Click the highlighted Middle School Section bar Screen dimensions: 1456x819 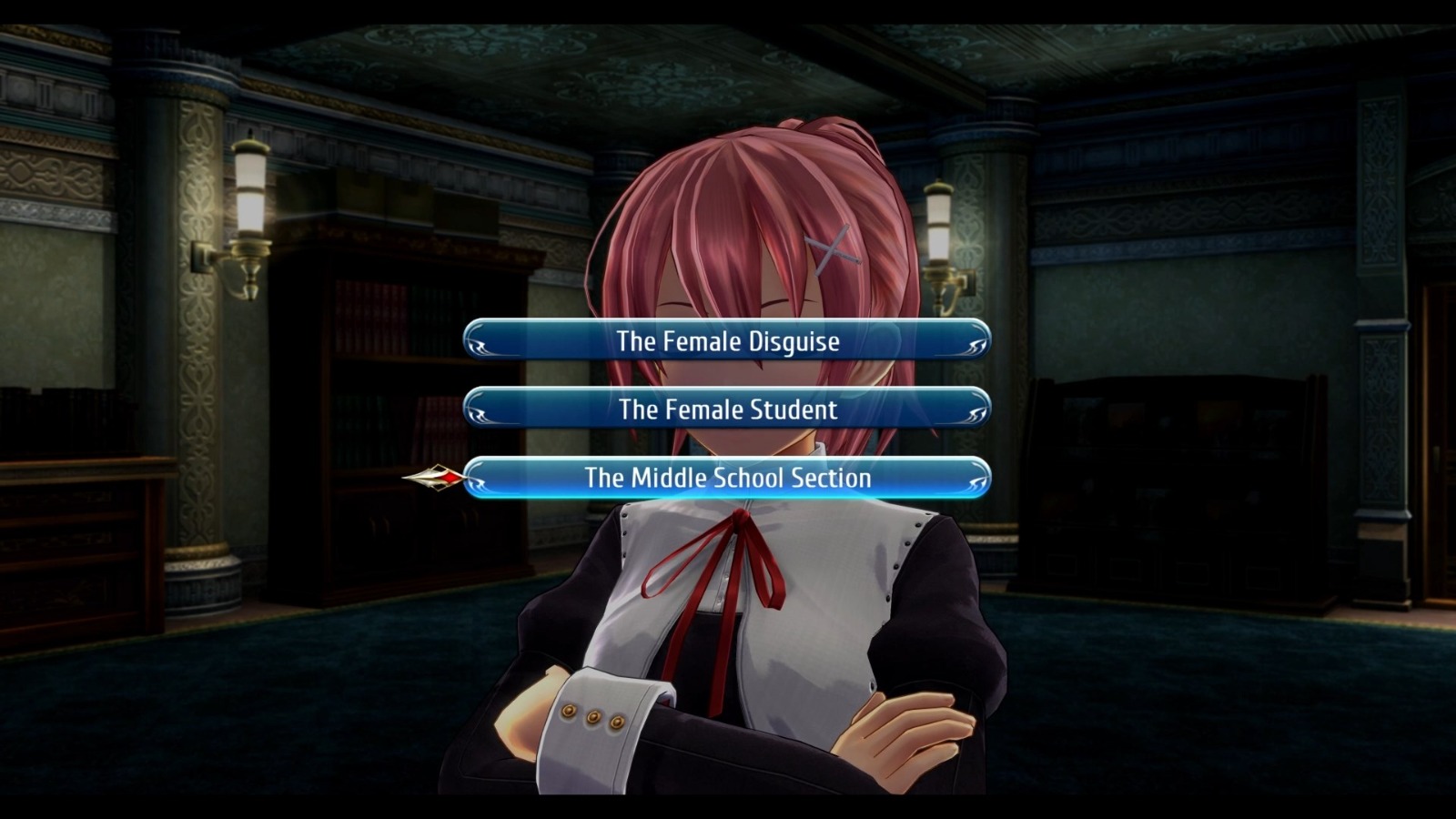(727, 478)
